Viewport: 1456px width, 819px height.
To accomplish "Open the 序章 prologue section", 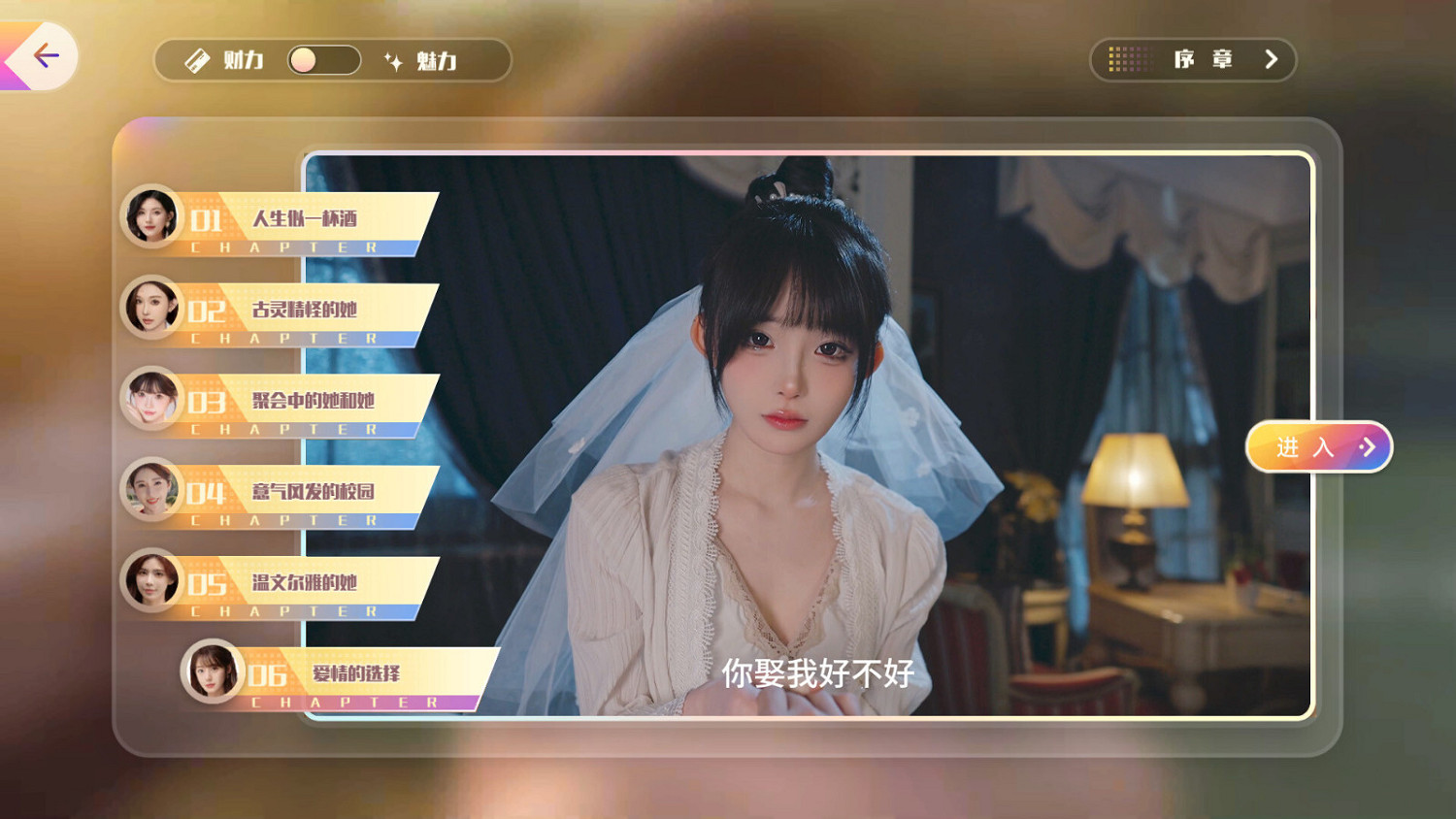I will tap(1204, 59).
